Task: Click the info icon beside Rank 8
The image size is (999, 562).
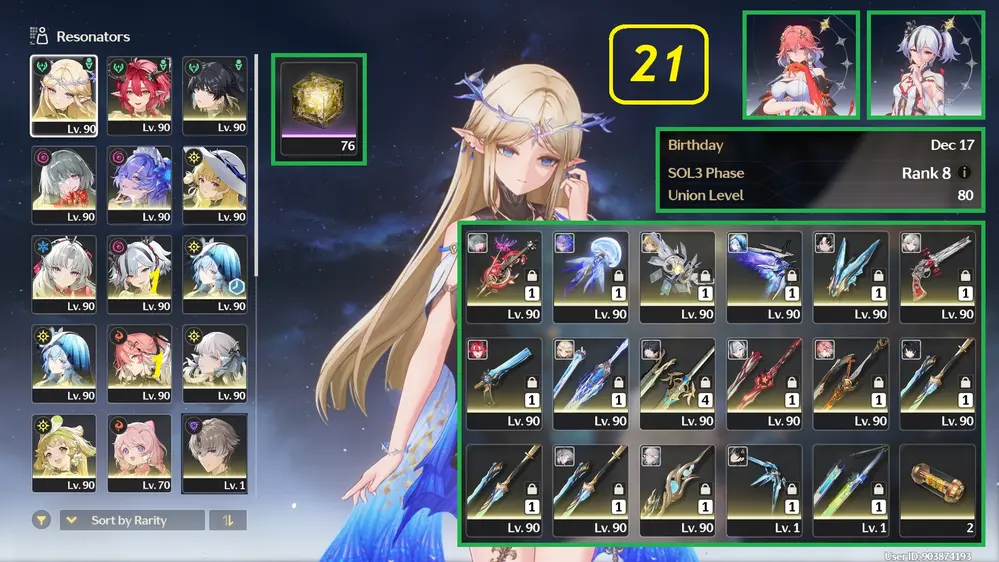Action: point(964,173)
